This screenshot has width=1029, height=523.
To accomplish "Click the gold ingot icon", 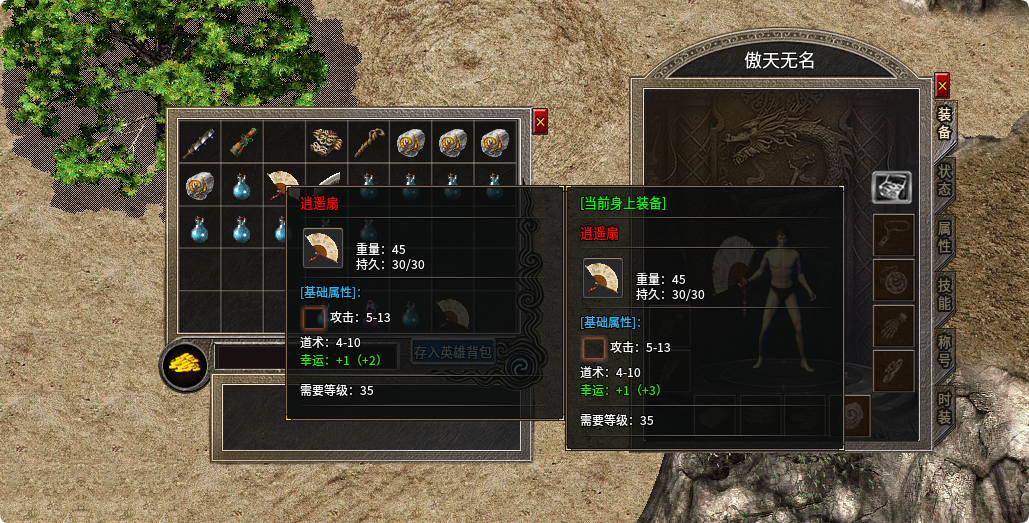I will 185,364.
